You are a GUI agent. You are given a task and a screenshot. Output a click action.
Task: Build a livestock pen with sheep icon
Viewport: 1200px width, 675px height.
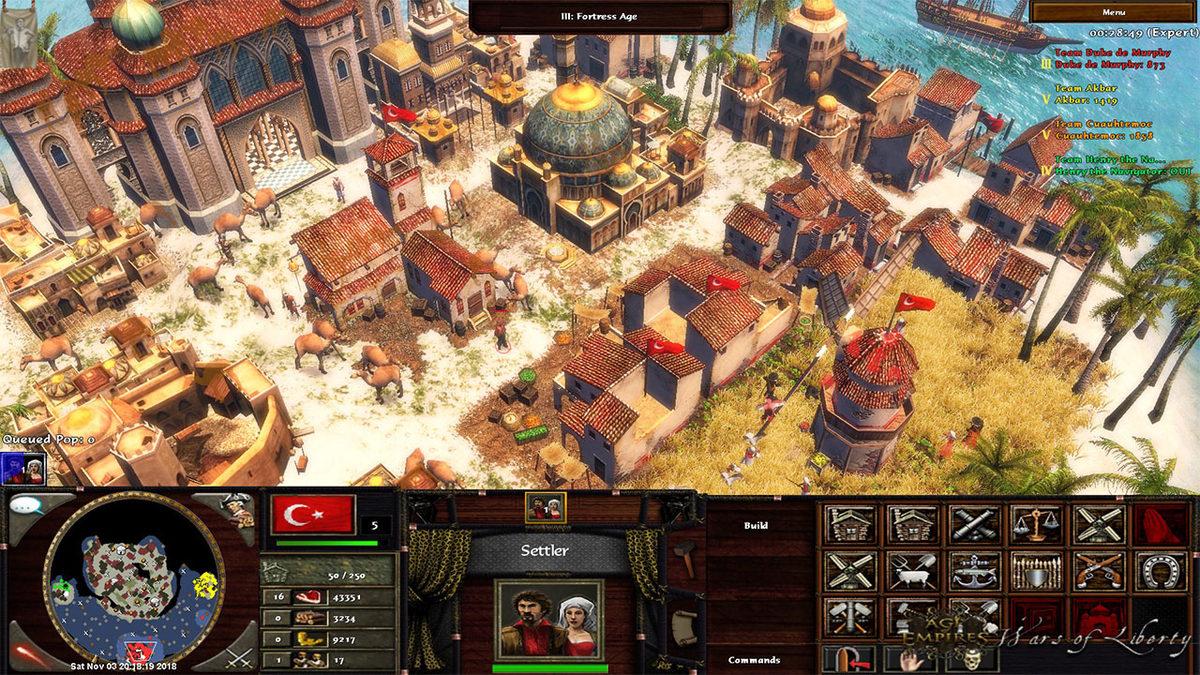pos(912,571)
